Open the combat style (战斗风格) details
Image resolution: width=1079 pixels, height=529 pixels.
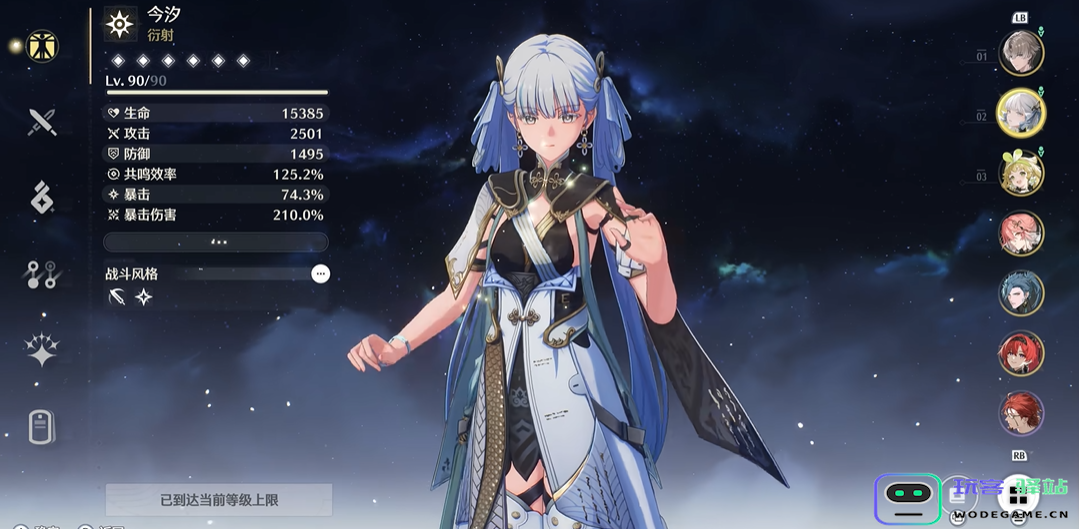point(320,274)
